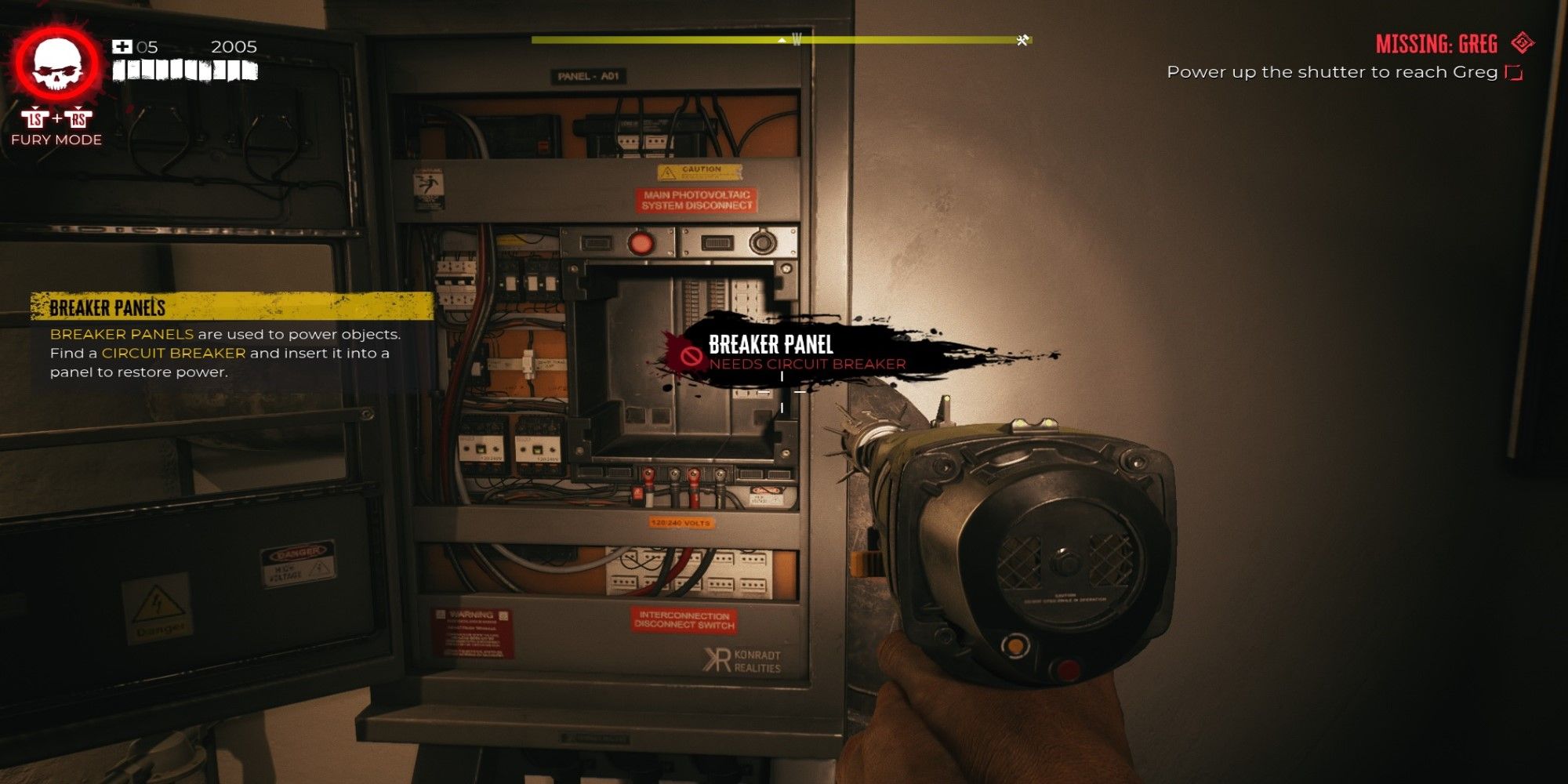Click the medkit count icon
Viewport: 1568px width, 784px height.
click(x=122, y=47)
